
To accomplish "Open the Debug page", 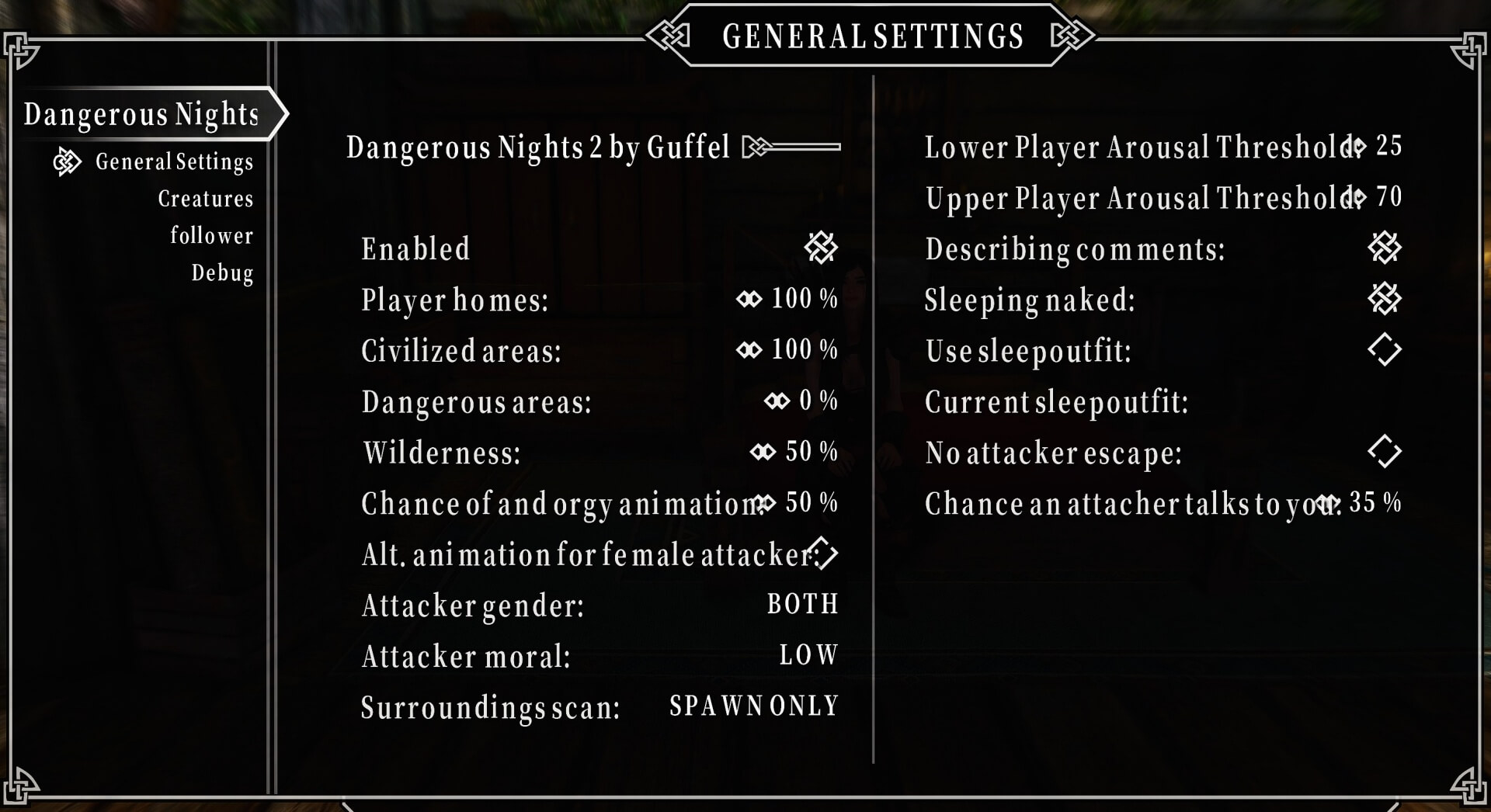I will point(222,273).
